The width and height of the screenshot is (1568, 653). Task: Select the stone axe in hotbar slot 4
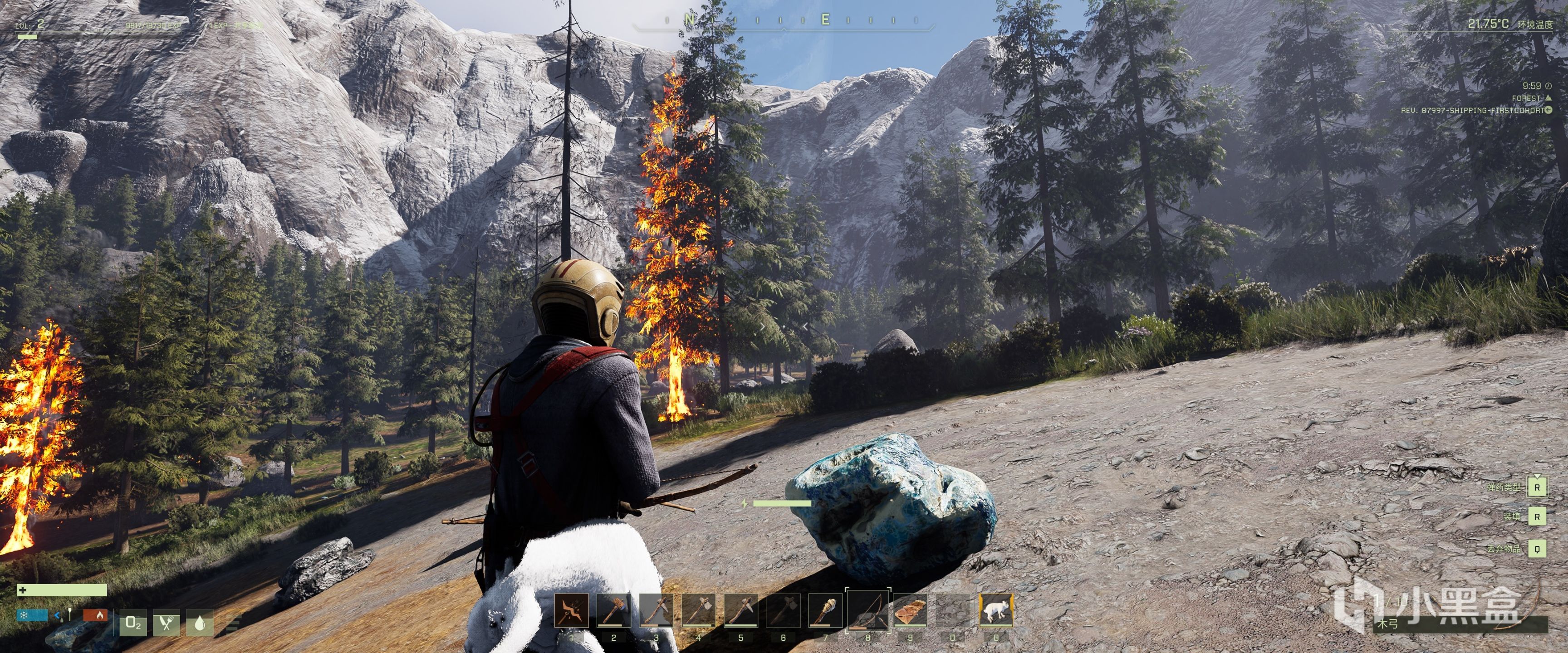698,610
